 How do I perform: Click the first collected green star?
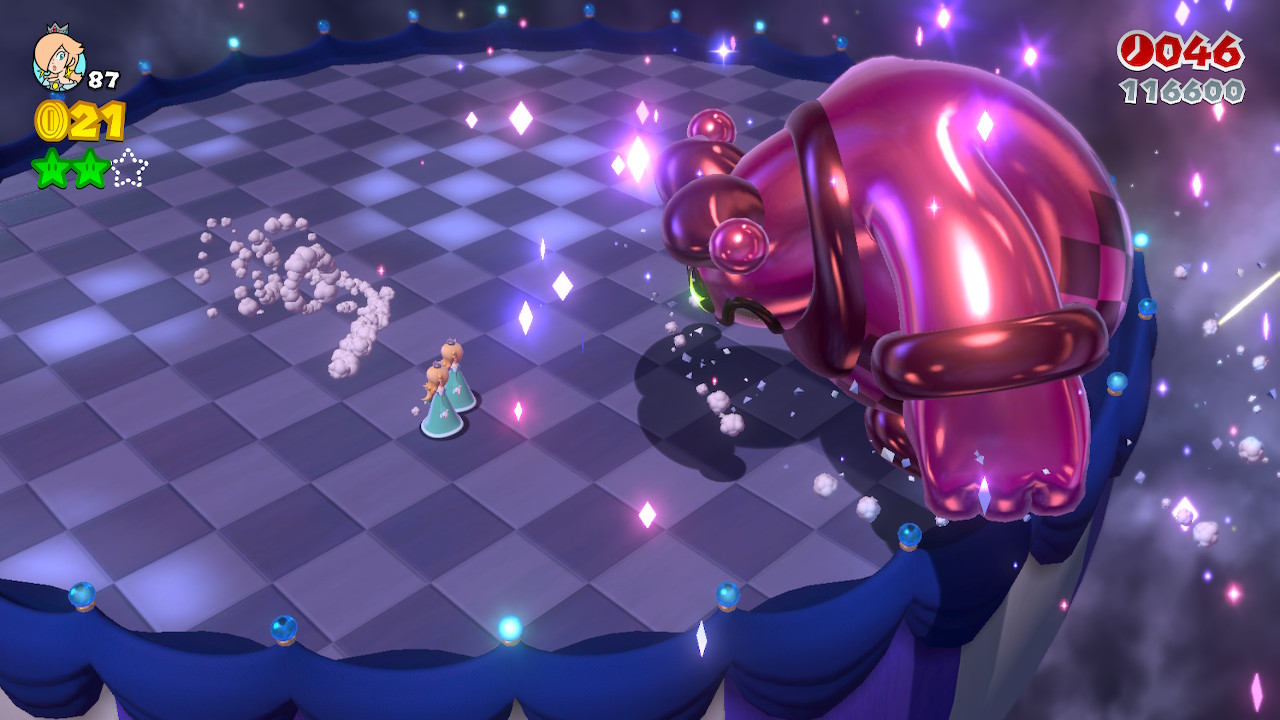pos(50,168)
